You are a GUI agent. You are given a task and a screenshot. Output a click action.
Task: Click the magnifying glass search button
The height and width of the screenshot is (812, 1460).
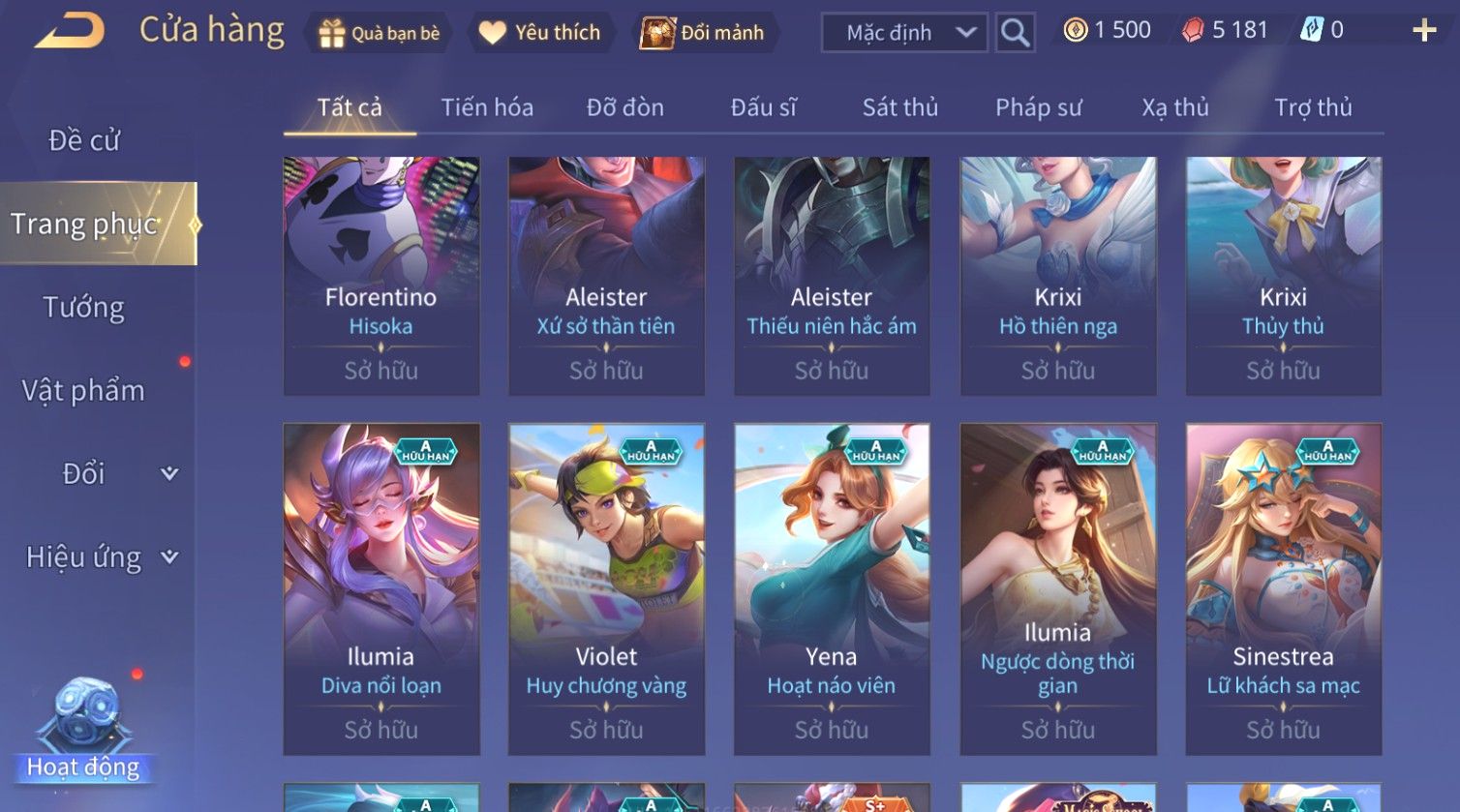click(1015, 33)
